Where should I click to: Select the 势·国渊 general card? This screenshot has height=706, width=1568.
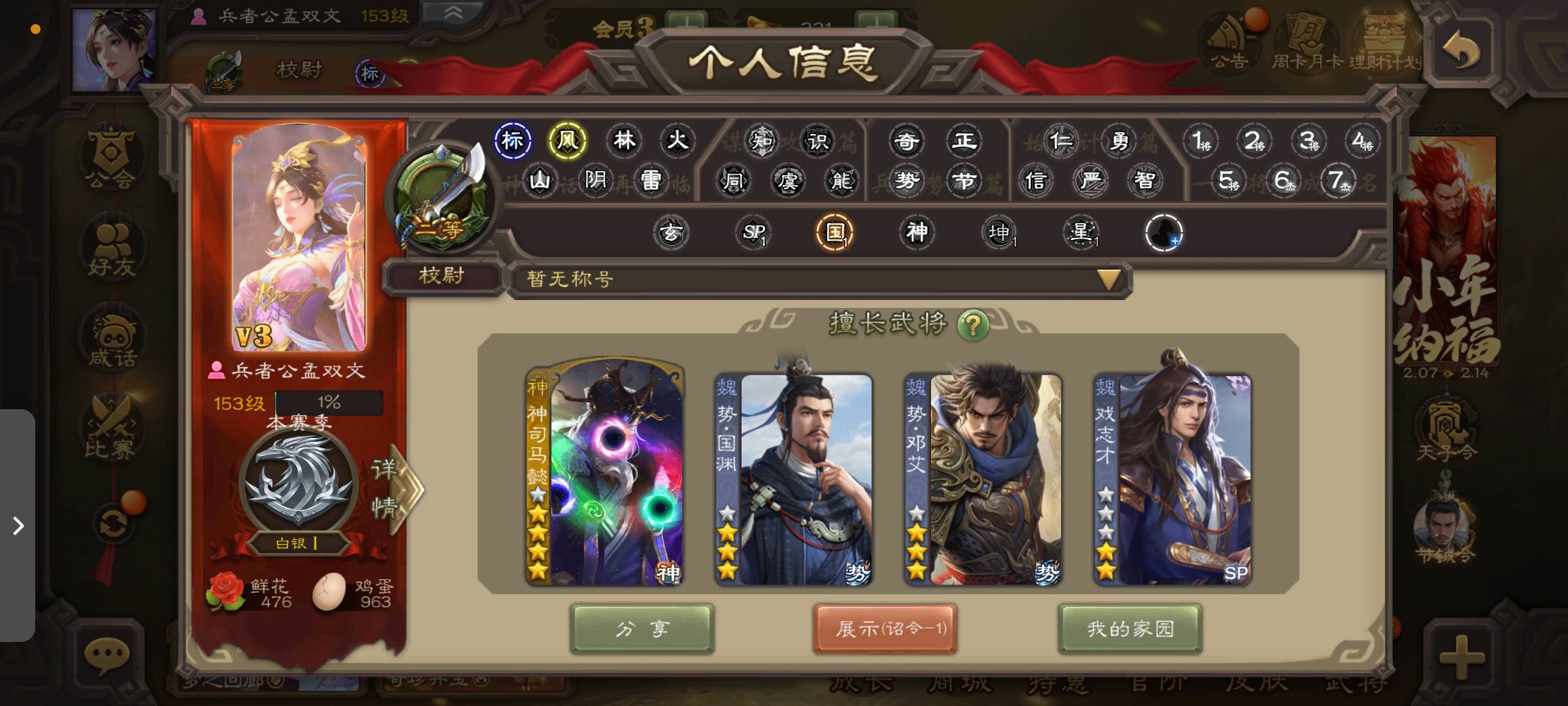pos(793,479)
